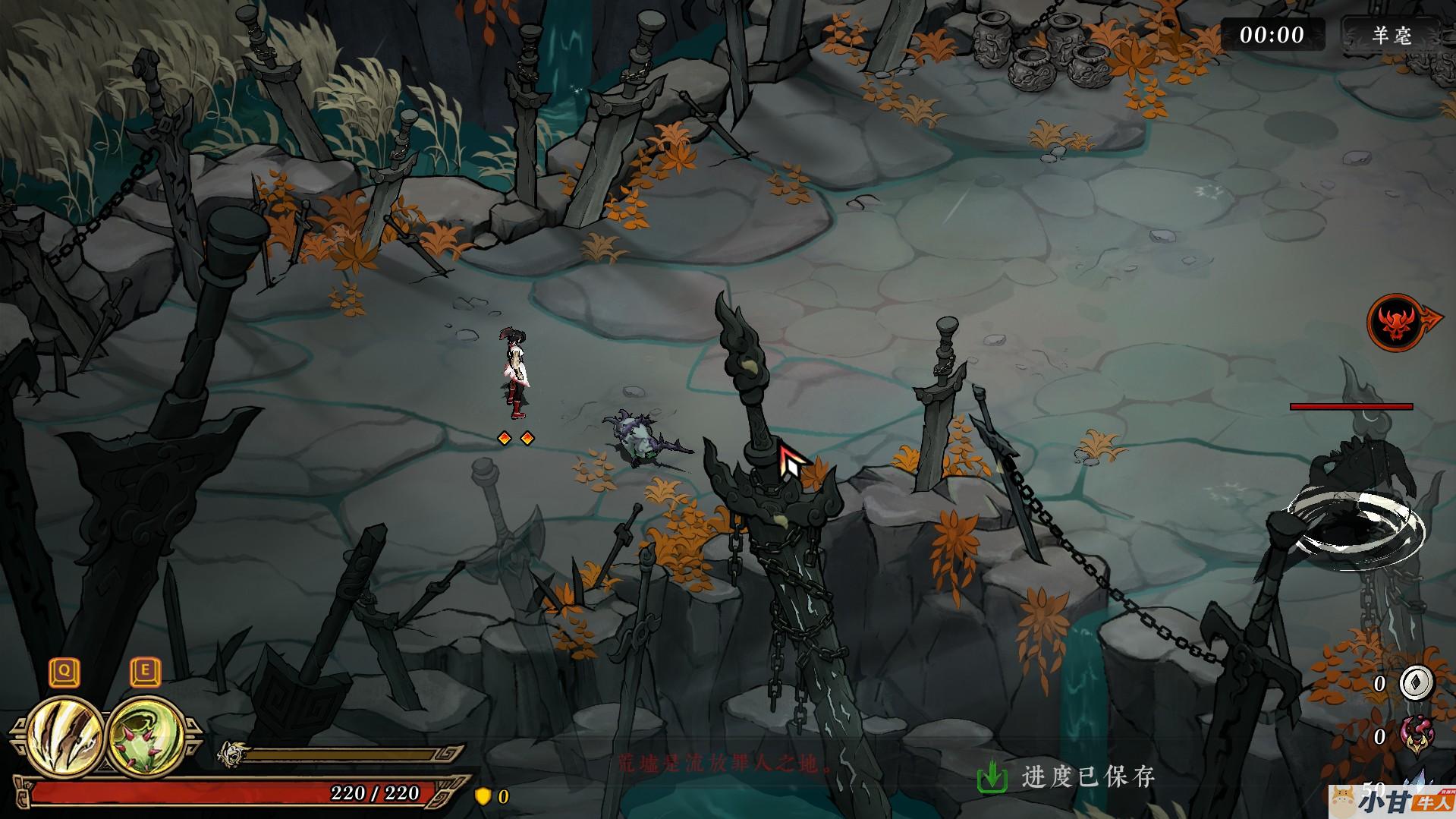1456x819 pixels.
Task: Select the silver coin currency icon
Action: coord(1416,683)
